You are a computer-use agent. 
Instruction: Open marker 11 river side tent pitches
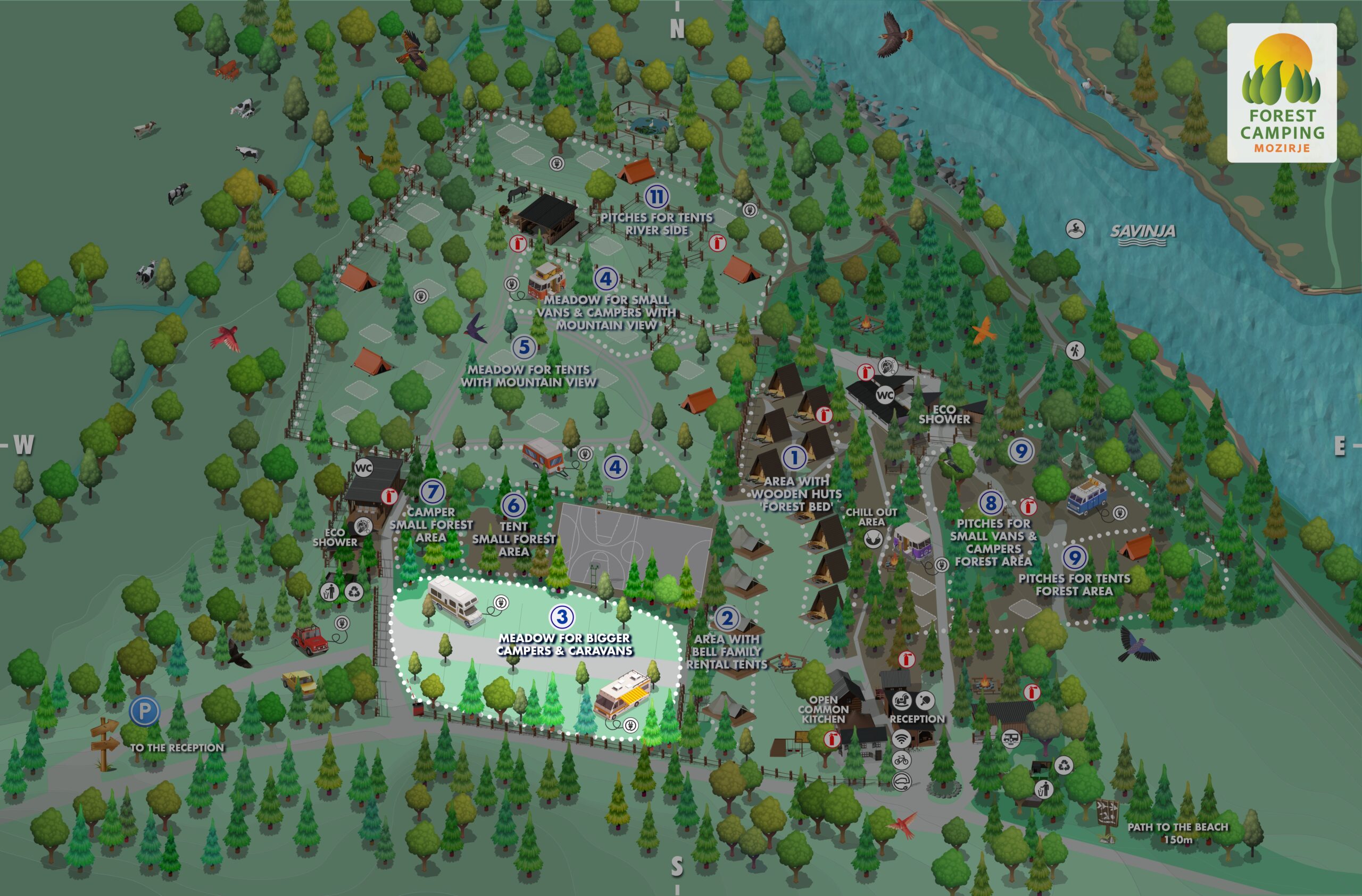tap(657, 197)
